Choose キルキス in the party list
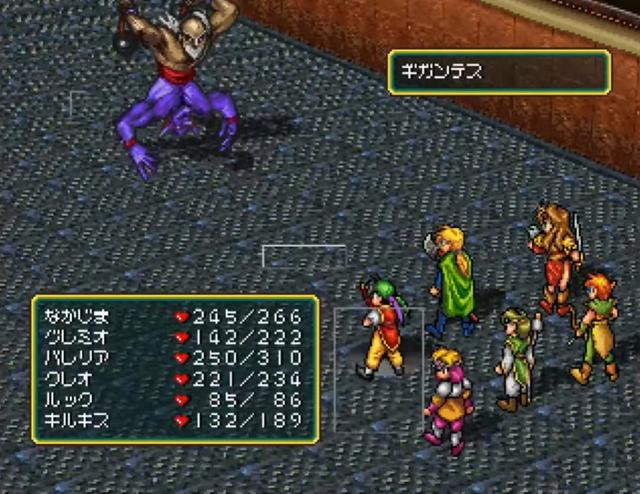640x494 pixels. (175, 420)
